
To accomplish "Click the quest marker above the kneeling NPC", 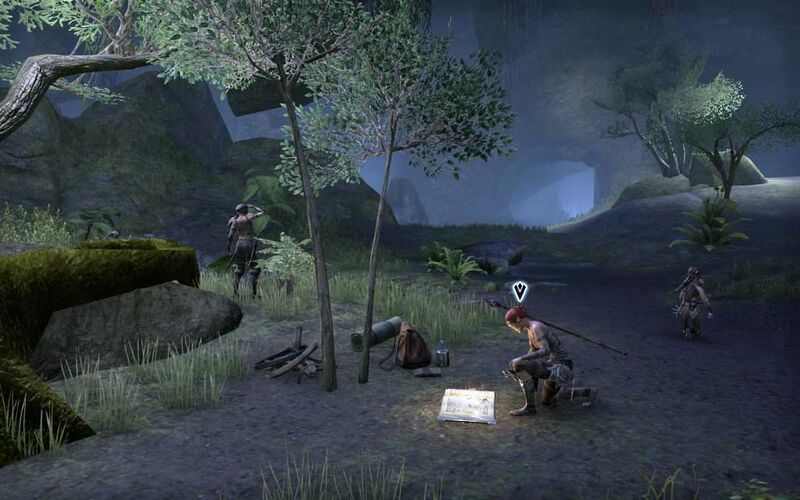I will click(520, 291).
